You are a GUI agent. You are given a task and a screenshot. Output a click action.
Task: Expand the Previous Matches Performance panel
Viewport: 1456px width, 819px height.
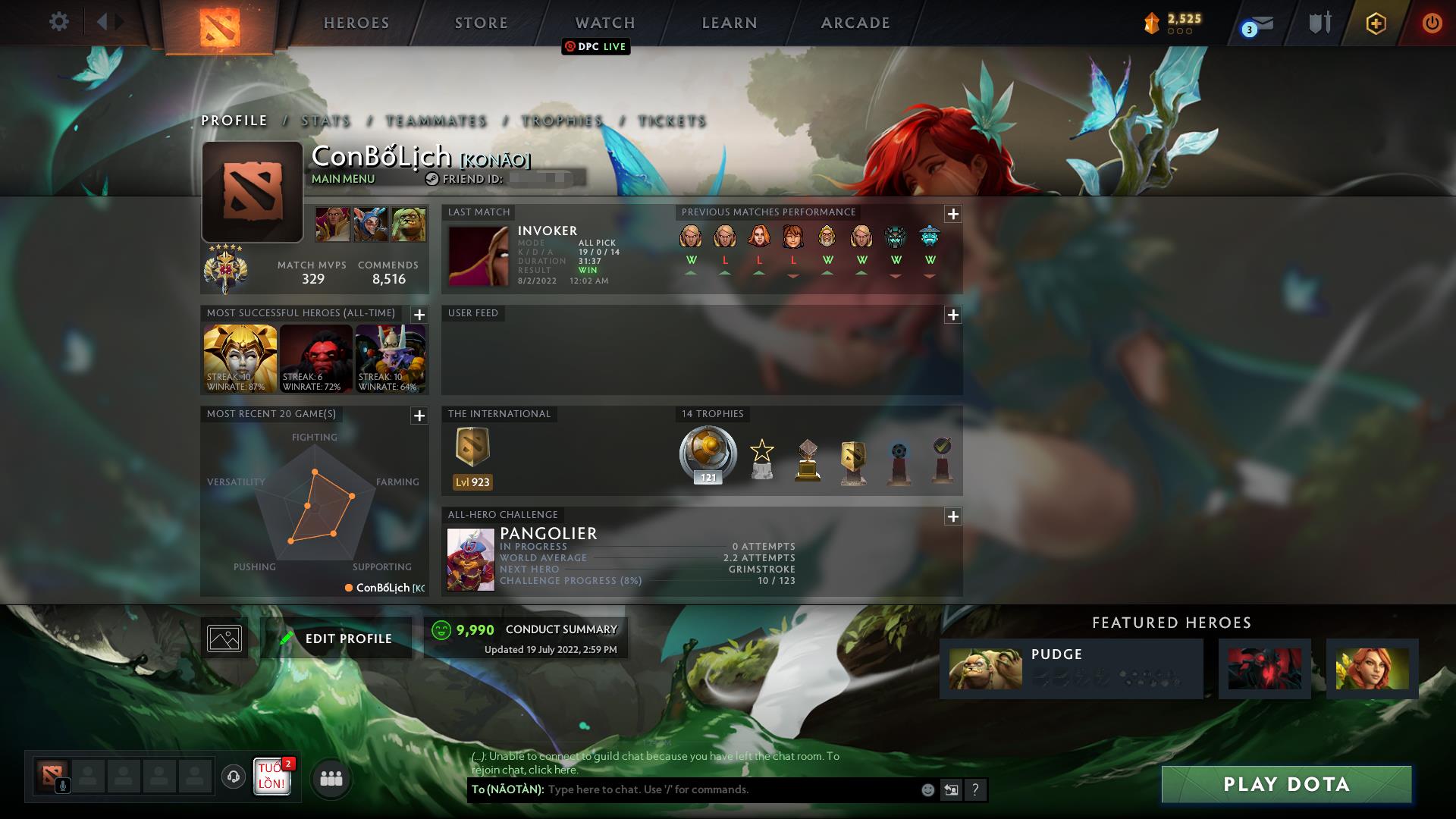pyautogui.click(x=952, y=214)
